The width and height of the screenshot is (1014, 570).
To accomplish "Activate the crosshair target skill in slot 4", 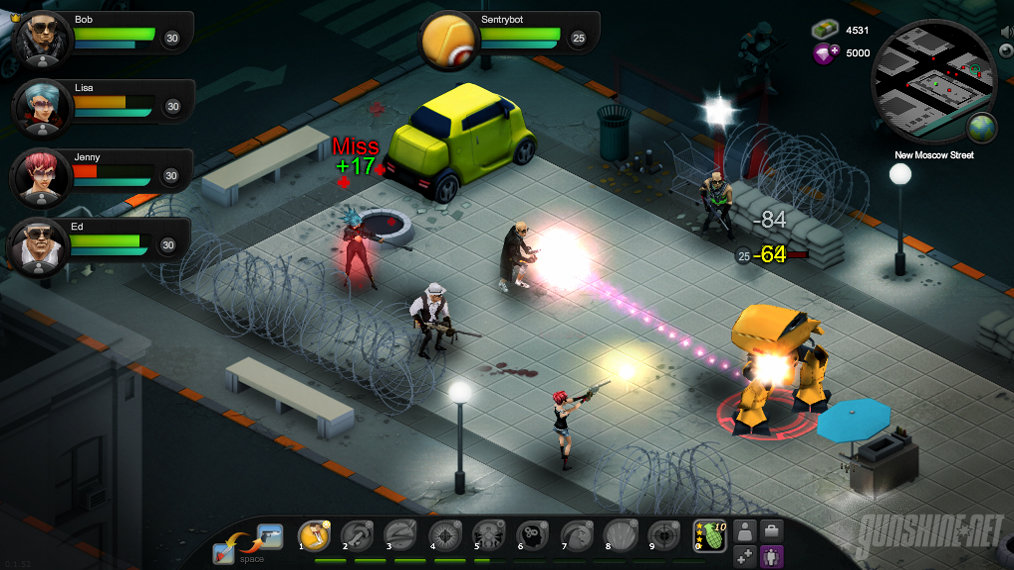I will point(445,537).
